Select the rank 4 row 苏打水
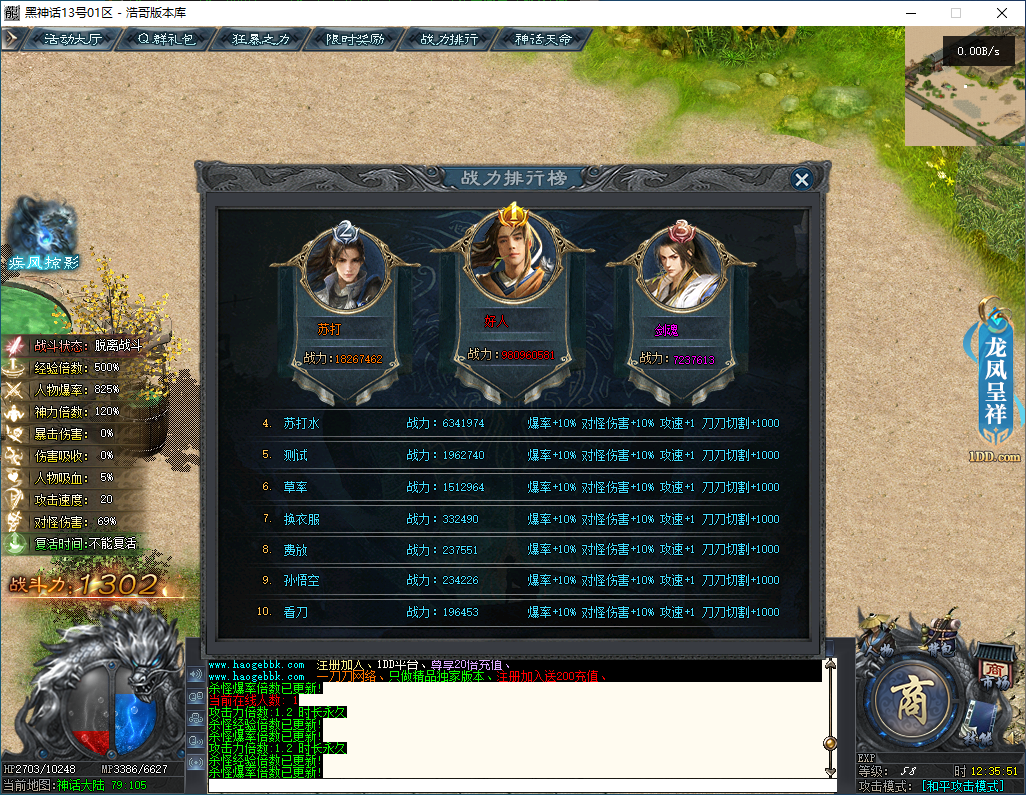The height and width of the screenshot is (795, 1026). point(520,423)
